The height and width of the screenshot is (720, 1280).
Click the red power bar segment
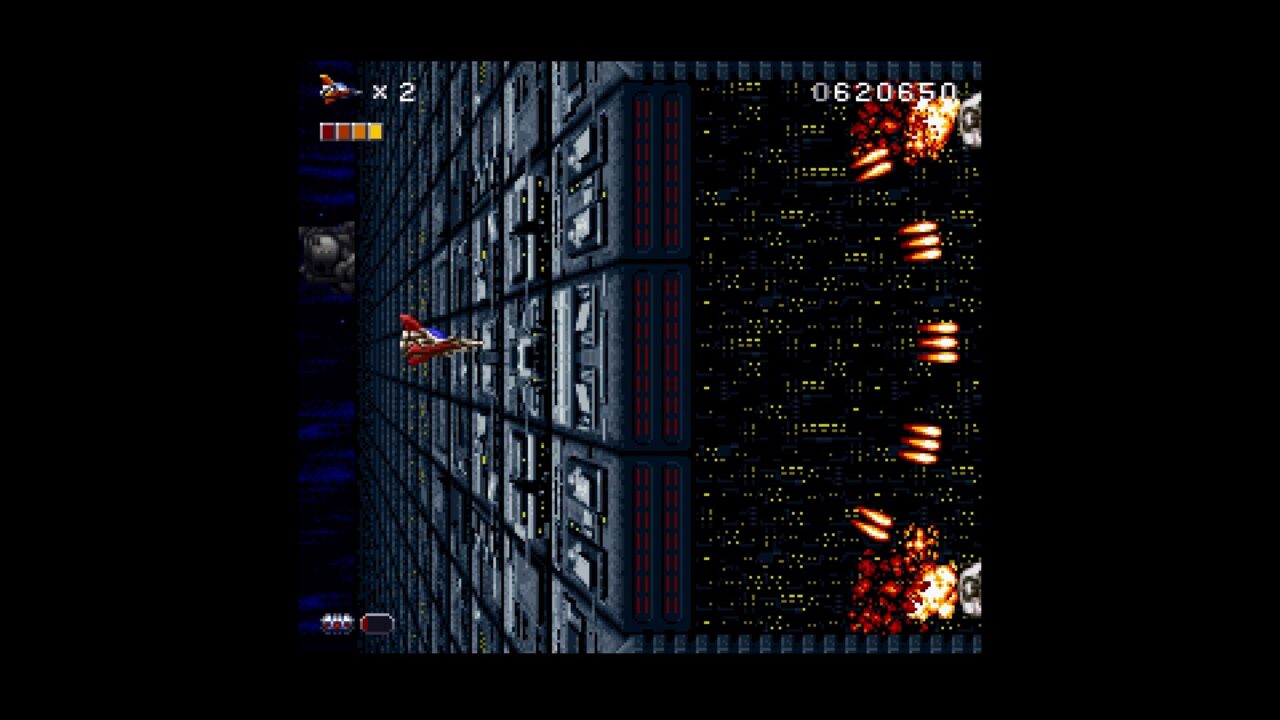327,130
